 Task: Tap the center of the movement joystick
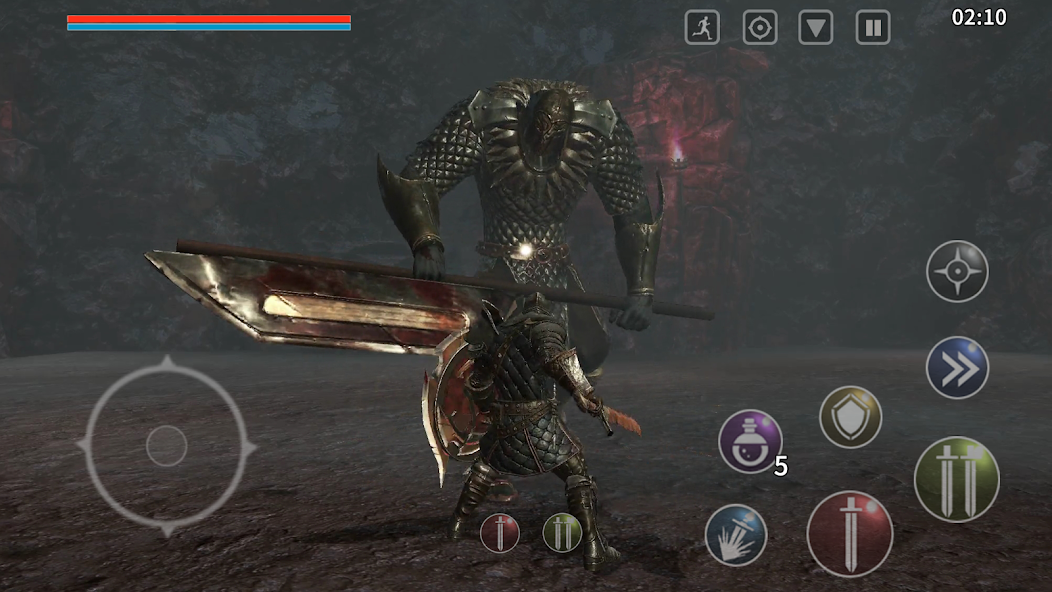(x=166, y=446)
